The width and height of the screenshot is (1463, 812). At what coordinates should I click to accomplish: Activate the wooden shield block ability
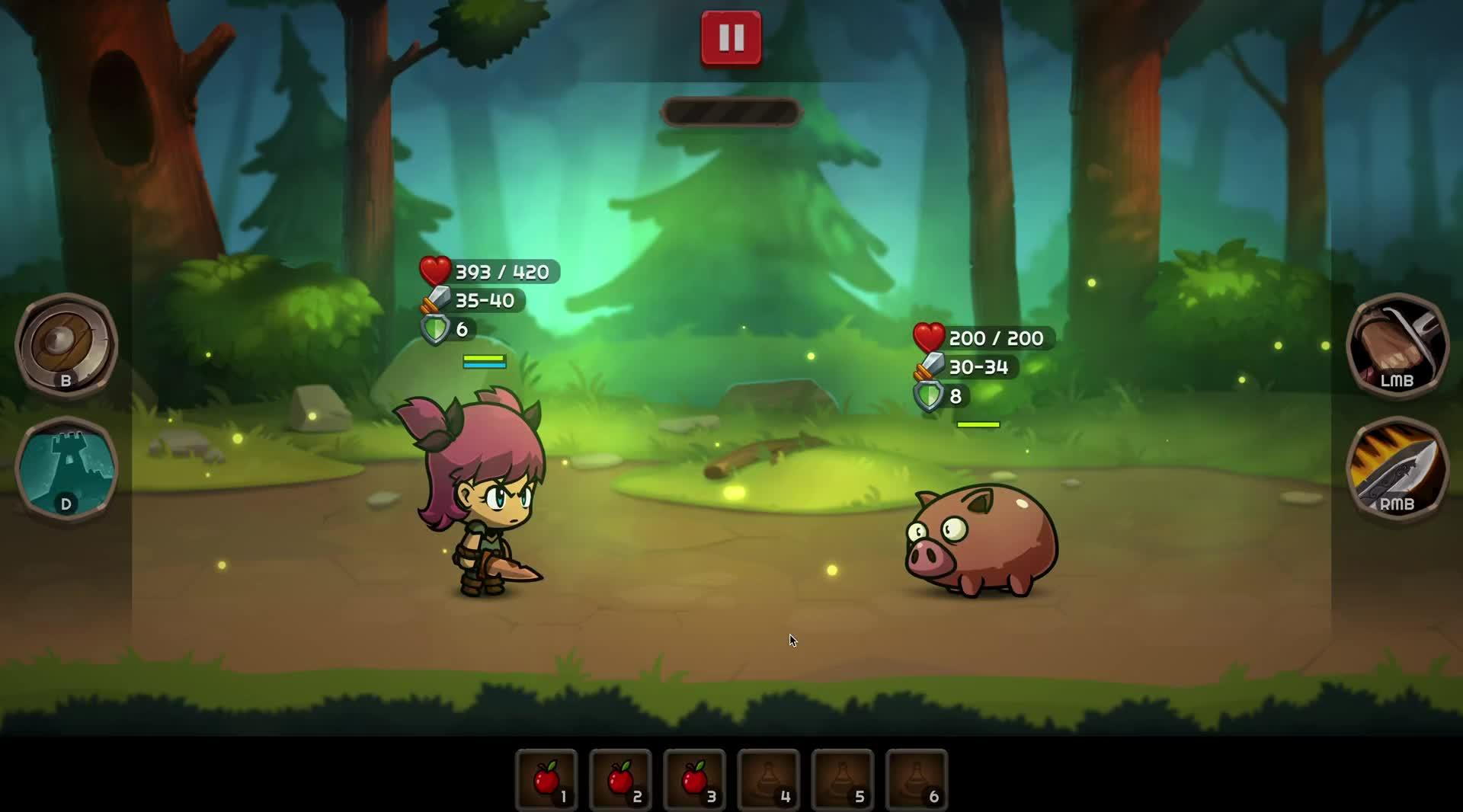[x=66, y=344]
